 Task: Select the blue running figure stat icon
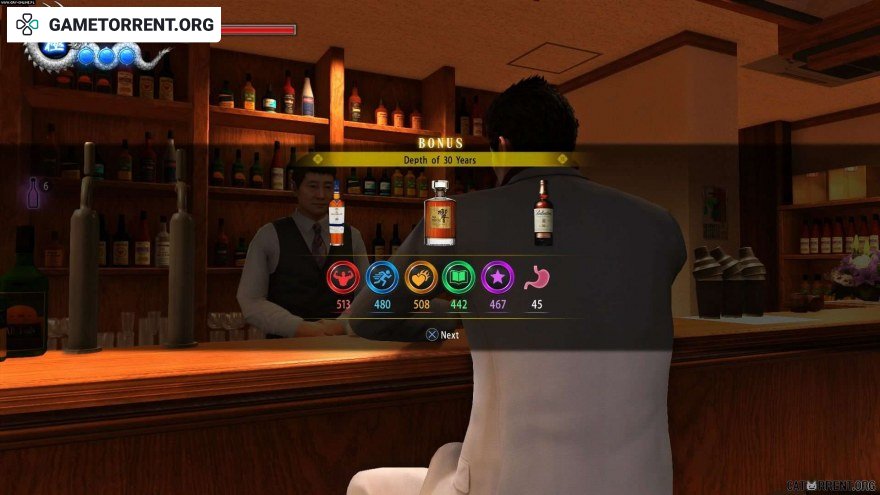coord(382,277)
